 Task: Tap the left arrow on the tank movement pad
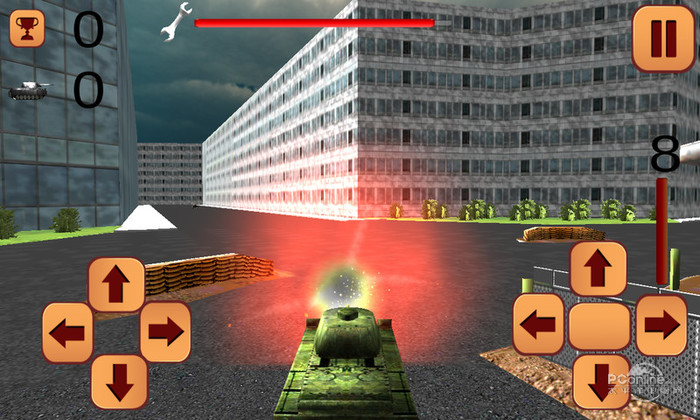pyautogui.click(x=68, y=332)
